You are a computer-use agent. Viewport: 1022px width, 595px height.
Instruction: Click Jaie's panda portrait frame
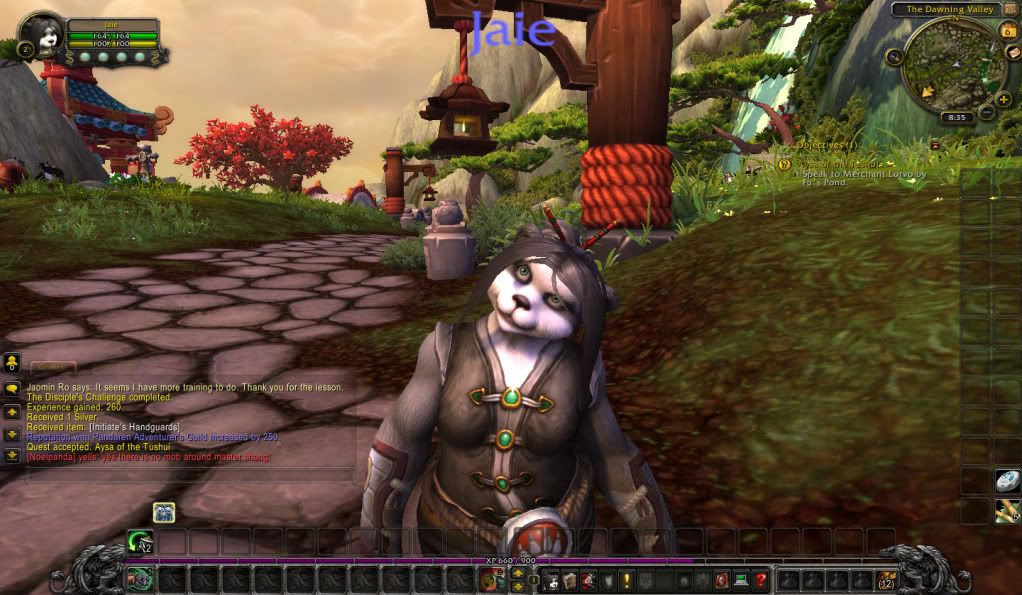point(42,36)
